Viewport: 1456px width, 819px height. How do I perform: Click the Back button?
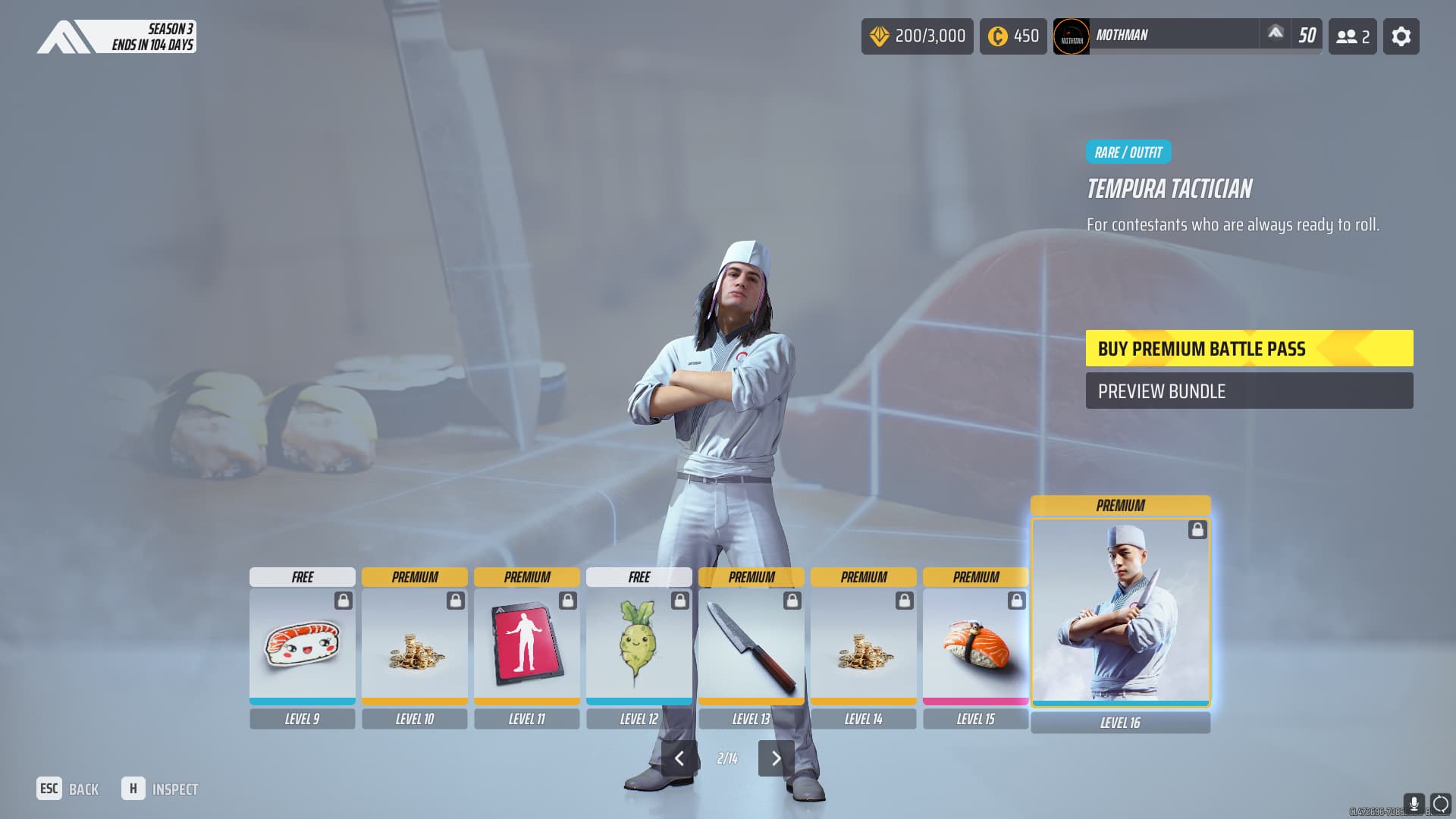(x=68, y=789)
